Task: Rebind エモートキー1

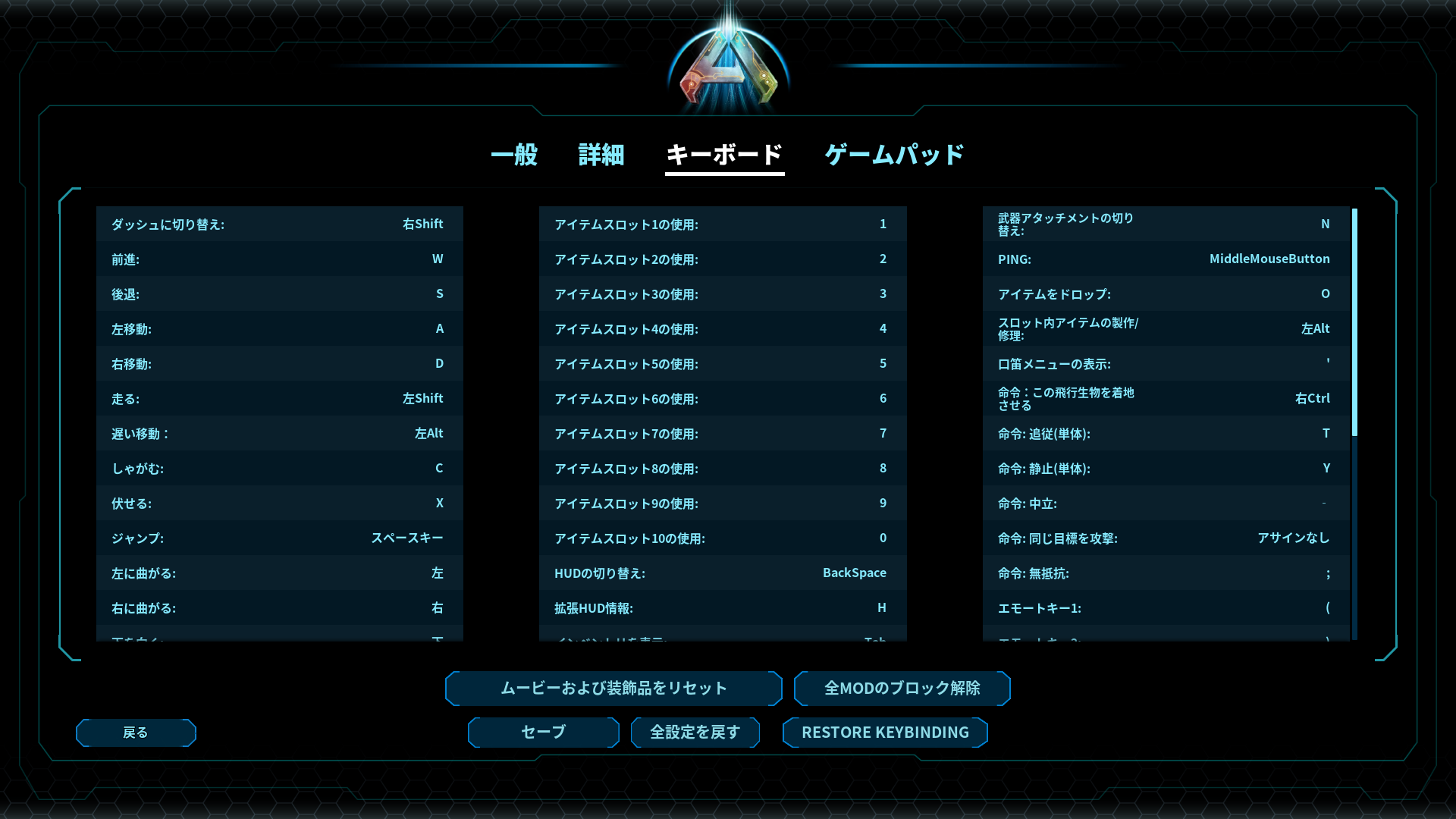Action: 1163,607
